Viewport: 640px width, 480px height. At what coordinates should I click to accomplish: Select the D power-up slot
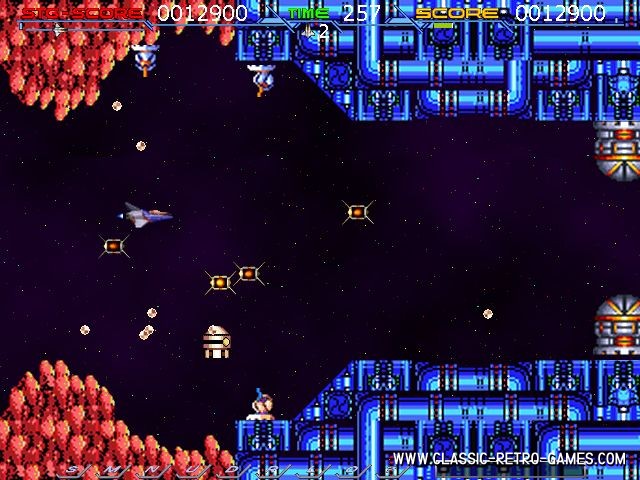tap(231, 469)
